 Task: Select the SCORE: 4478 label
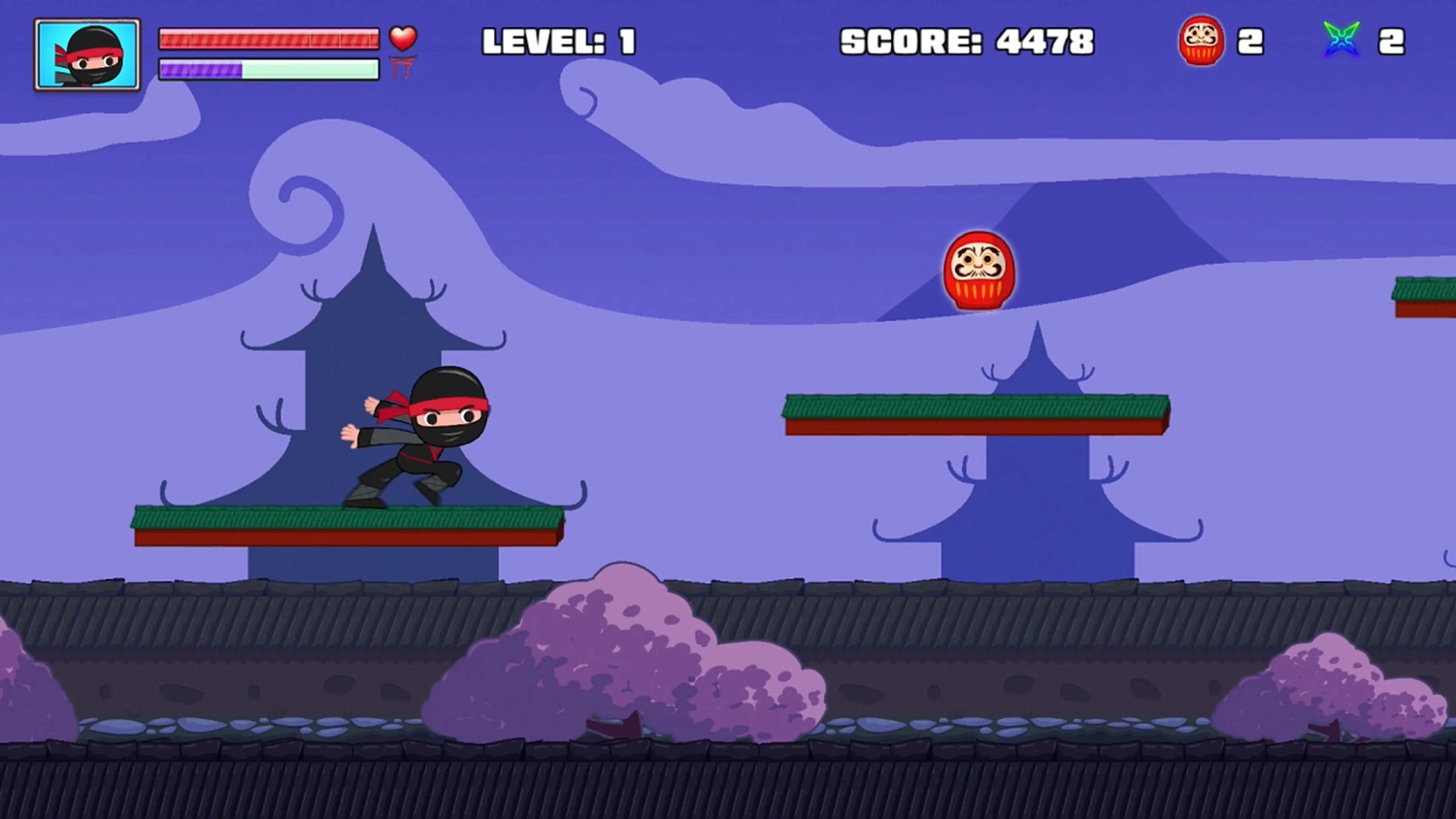point(968,42)
